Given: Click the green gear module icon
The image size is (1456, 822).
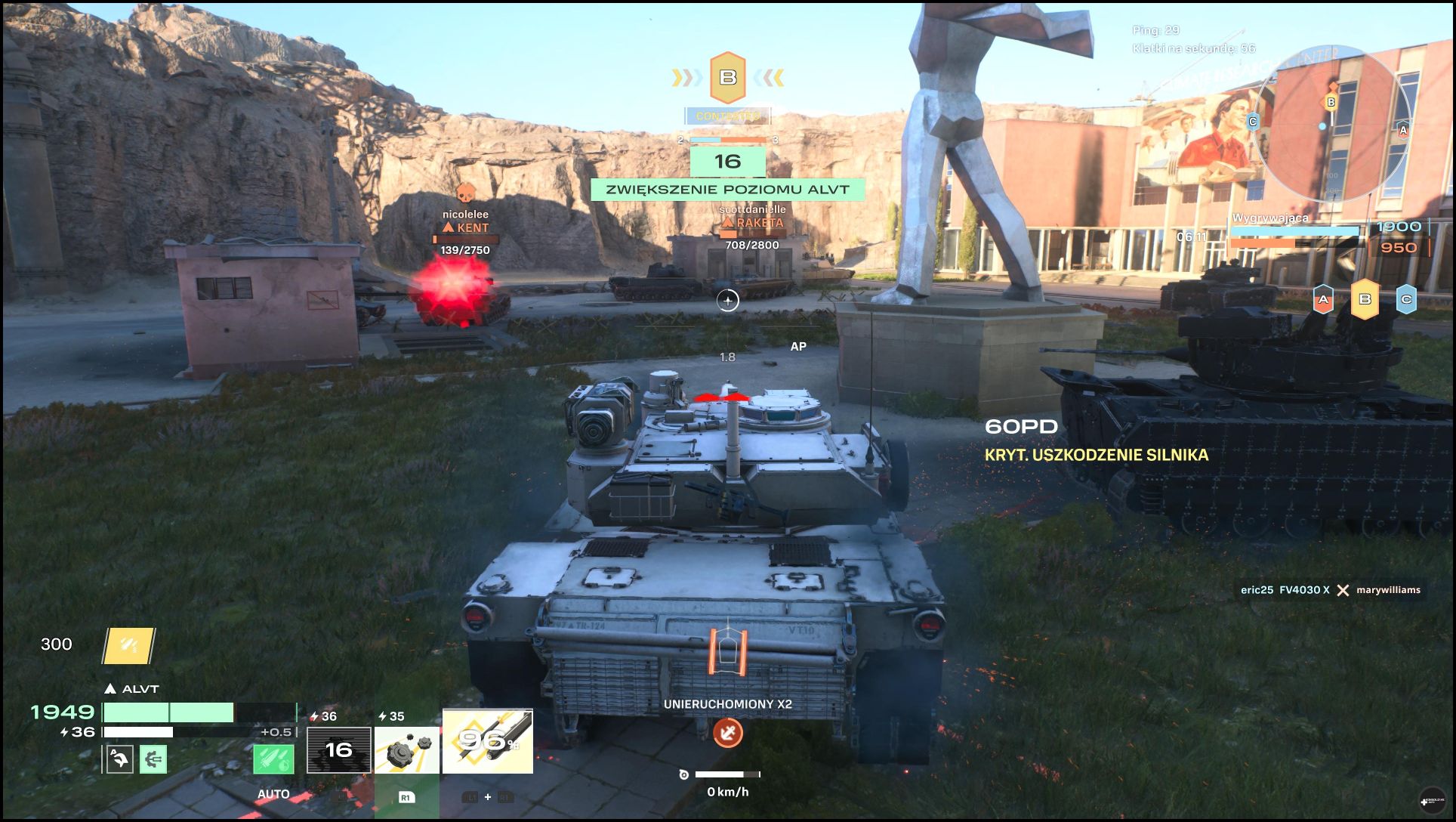Looking at the screenshot, I should (153, 759).
